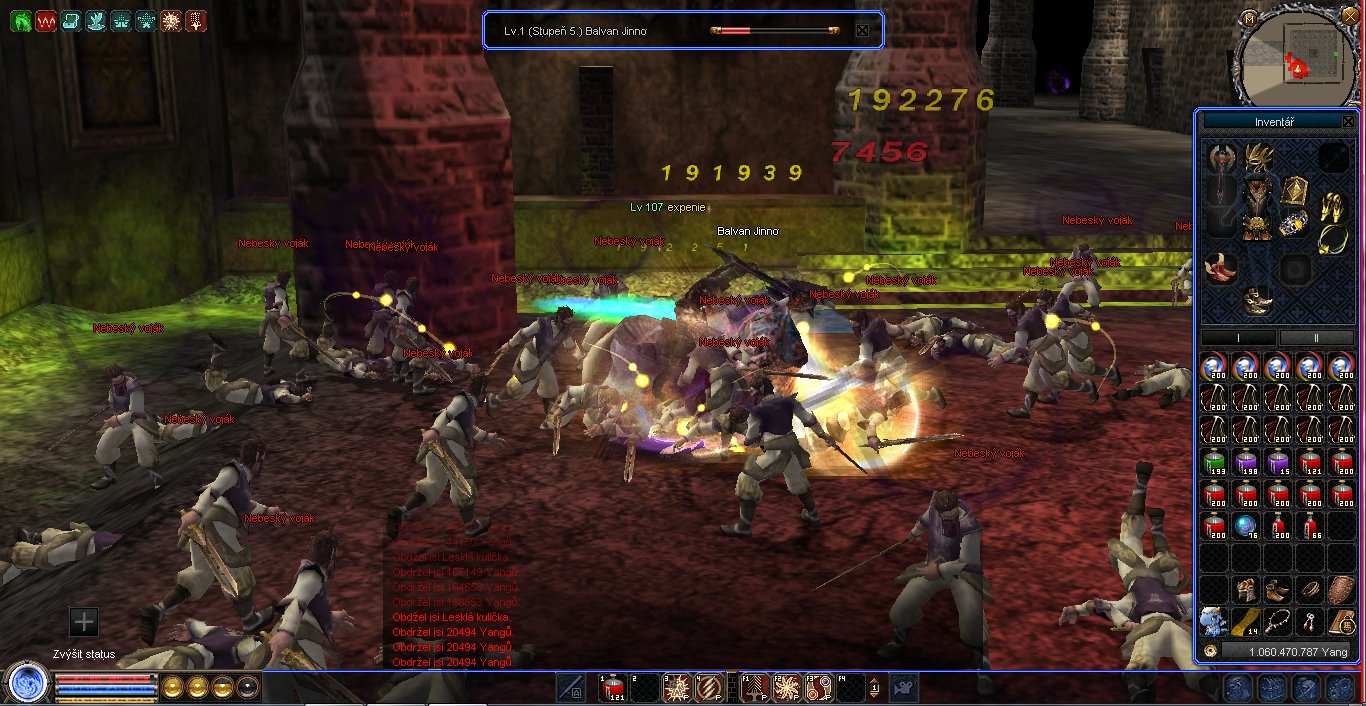Click the Yang currency coin icon

pos(1210,651)
